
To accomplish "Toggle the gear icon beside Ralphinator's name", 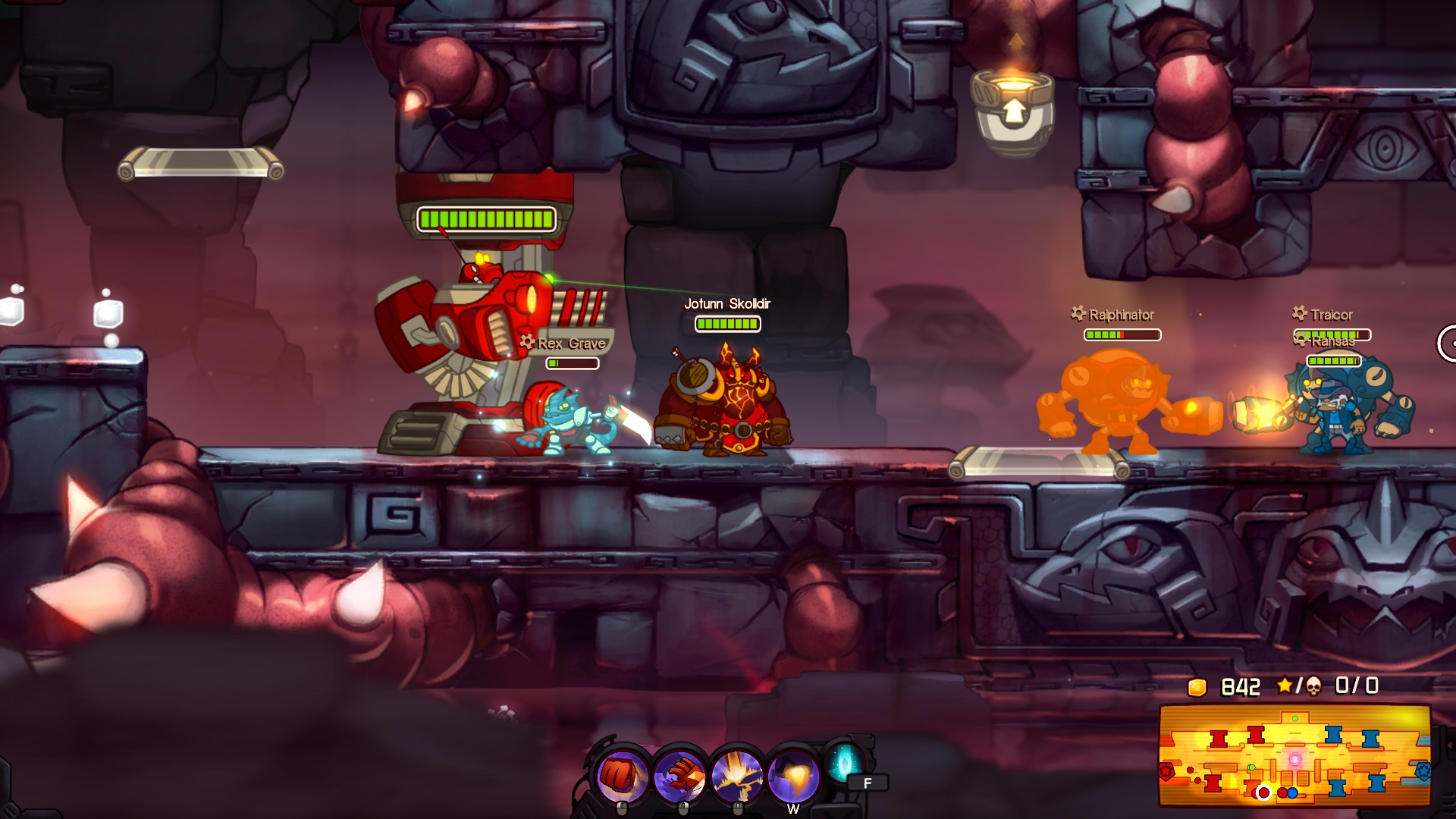I will 1077,312.
